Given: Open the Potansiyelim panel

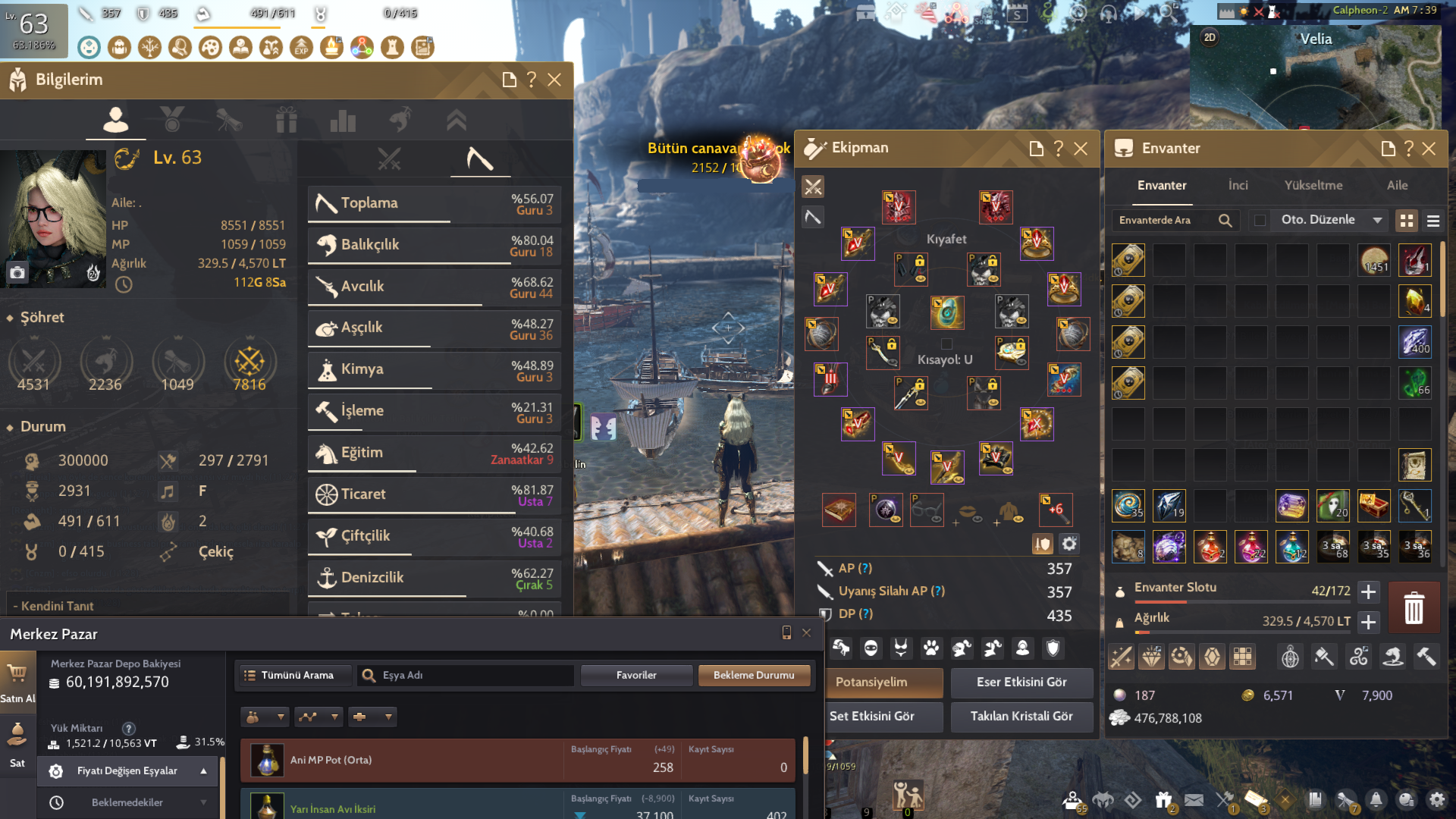Looking at the screenshot, I should [x=884, y=682].
